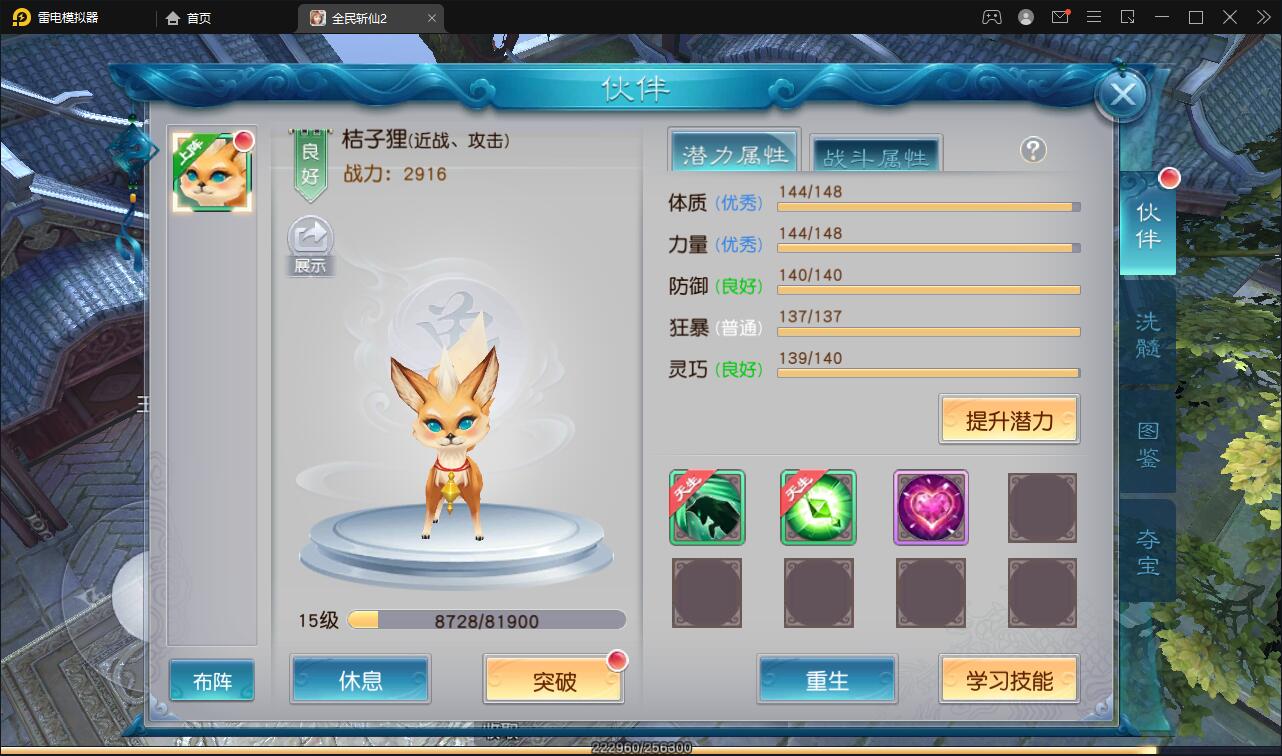Screen dimensions: 1282x756
Task: Click an empty skill slot in the bottom row
Action: pos(707,592)
